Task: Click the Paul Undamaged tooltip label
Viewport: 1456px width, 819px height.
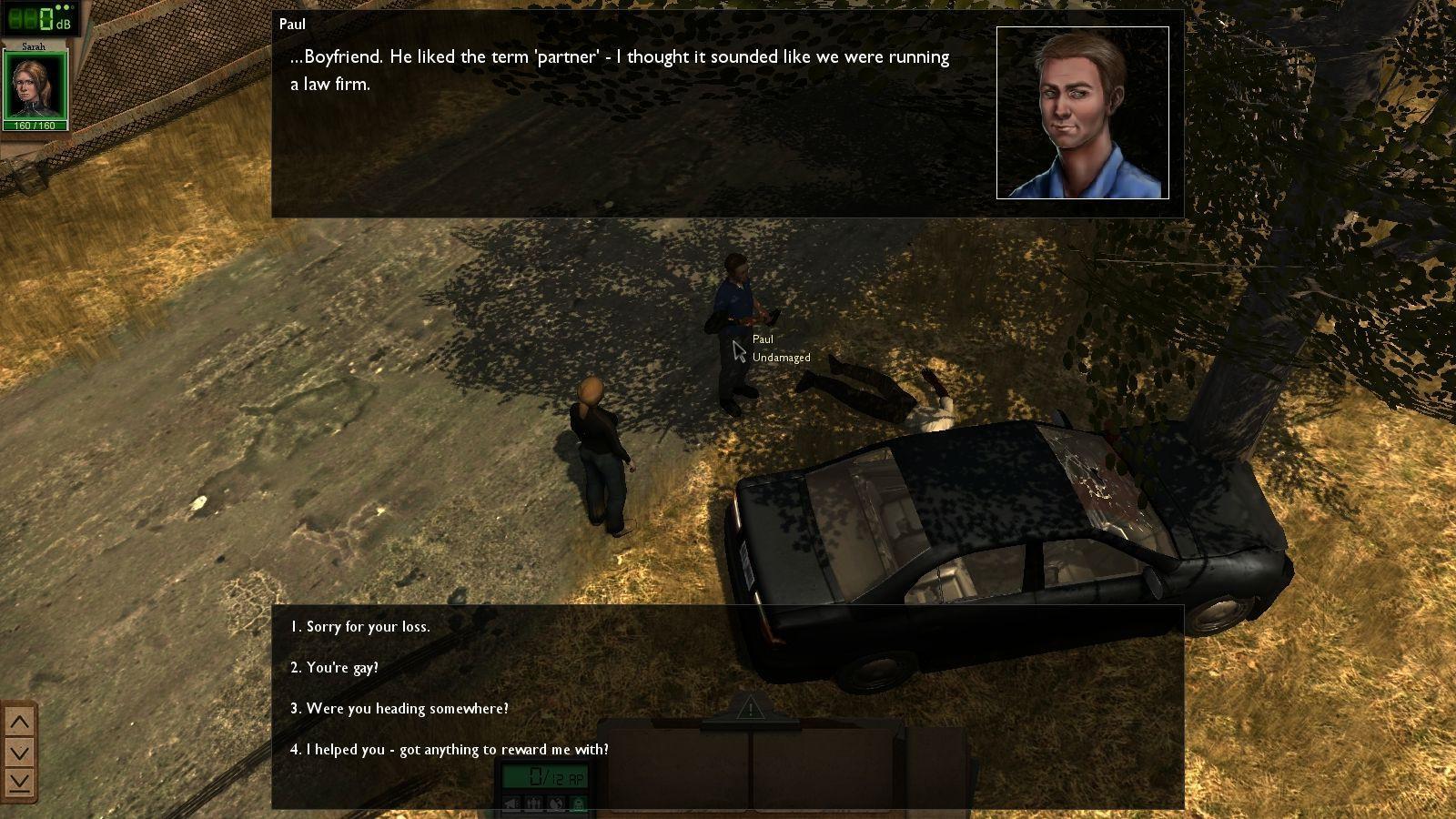Action: tap(778, 349)
